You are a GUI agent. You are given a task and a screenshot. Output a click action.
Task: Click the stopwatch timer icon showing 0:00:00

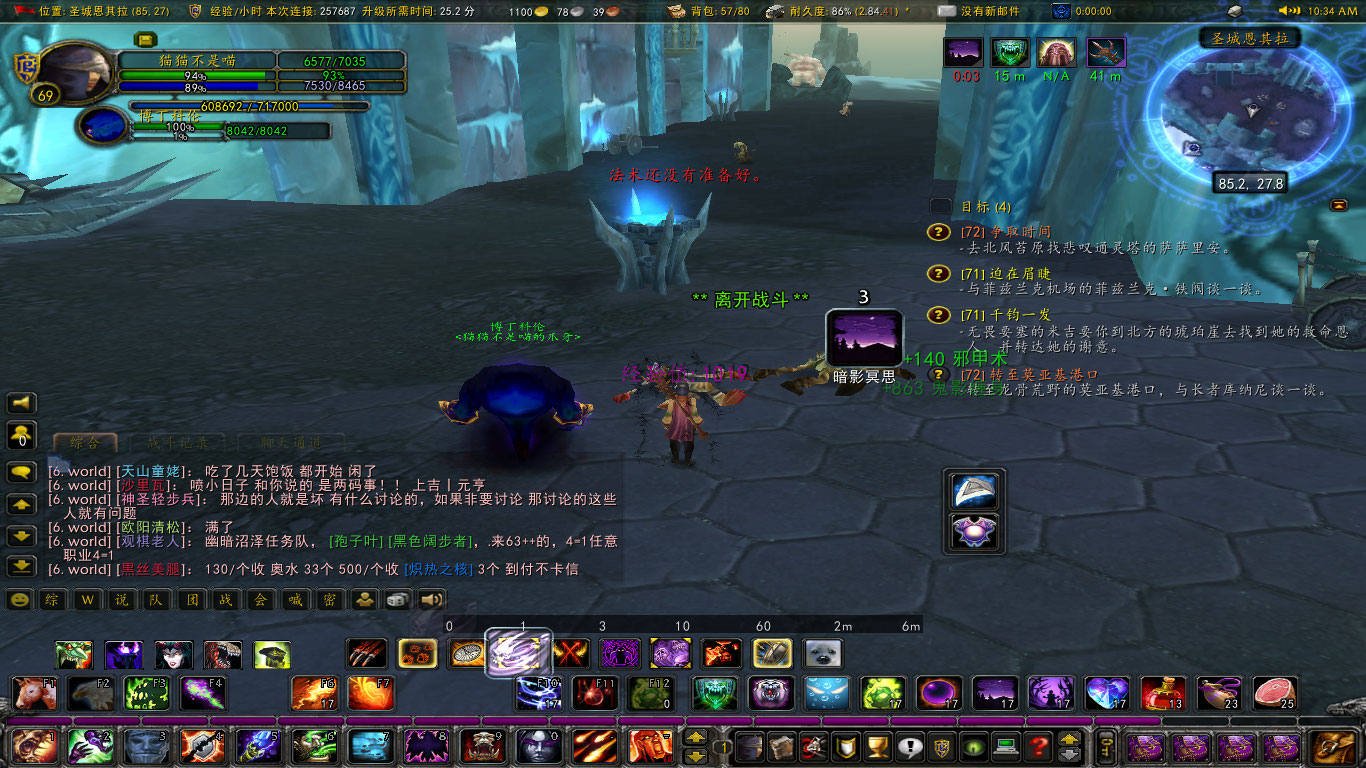[1060, 12]
